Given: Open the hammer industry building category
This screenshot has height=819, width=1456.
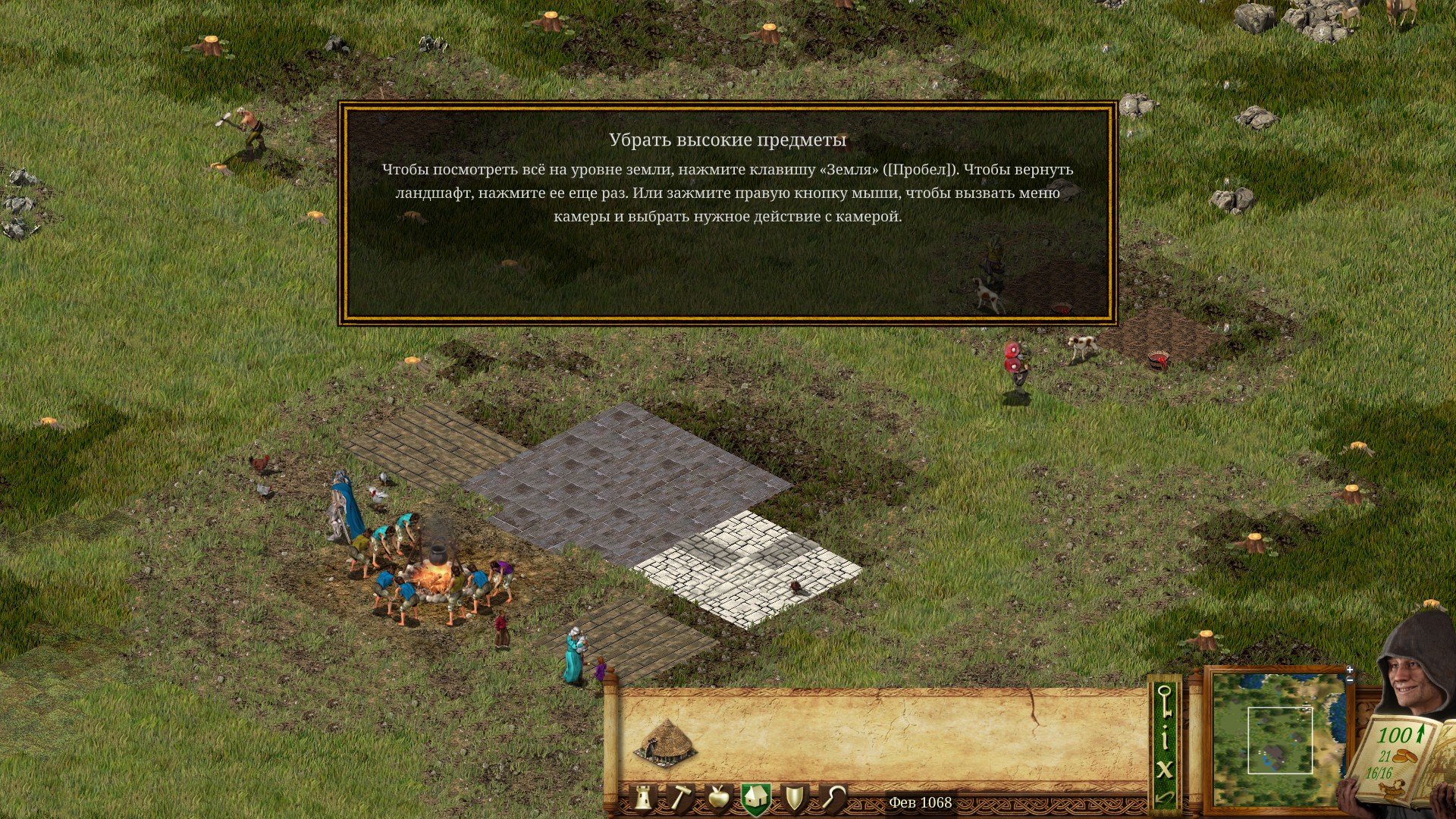Looking at the screenshot, I should [679, 799].
